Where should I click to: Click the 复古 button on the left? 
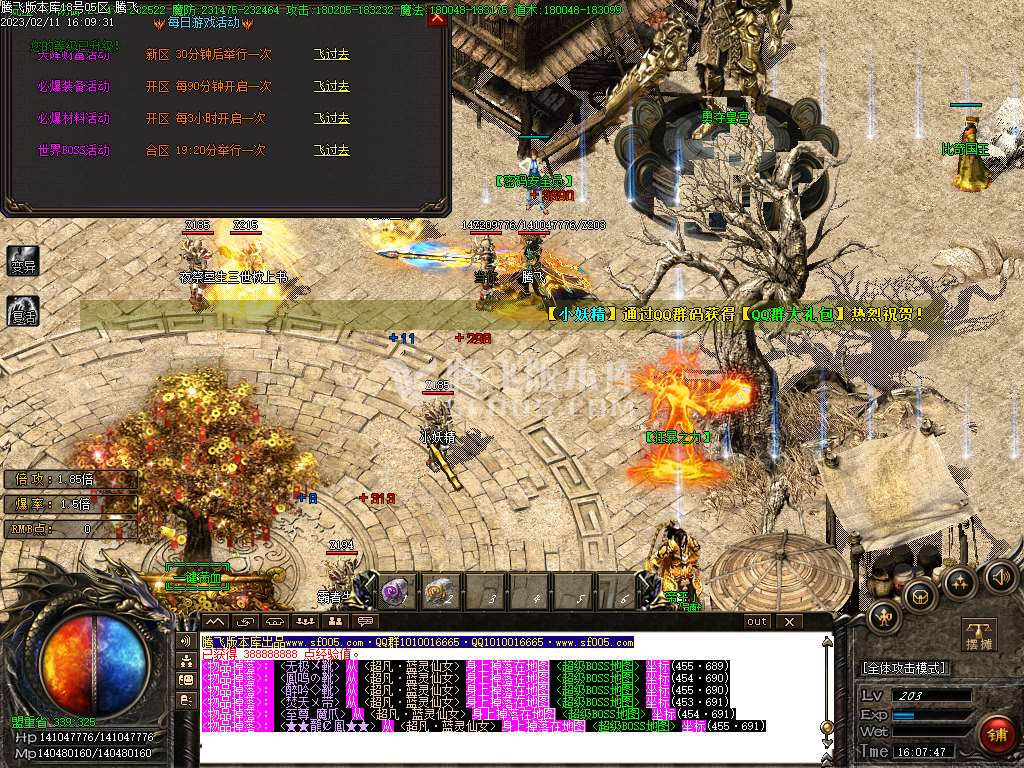22,311
